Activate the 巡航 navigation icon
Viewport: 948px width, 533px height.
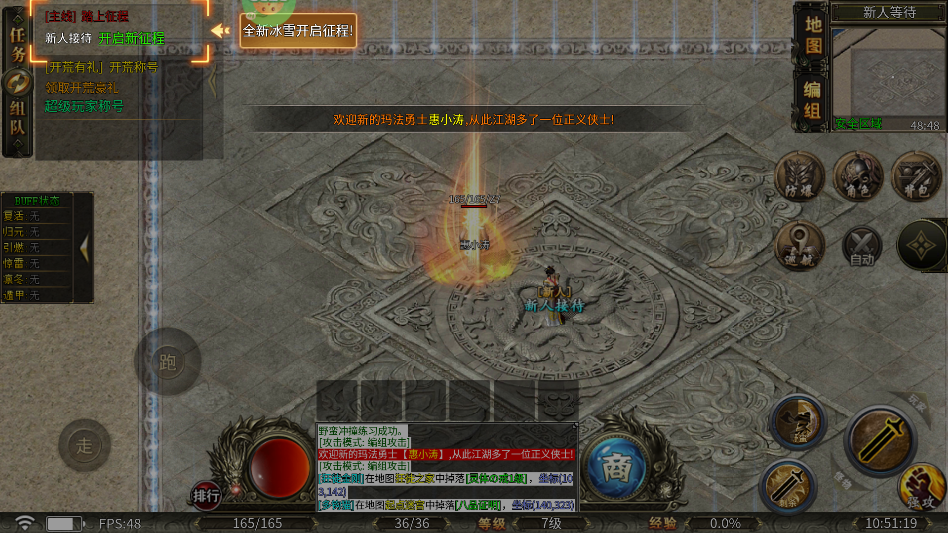[x=798, y=244]
